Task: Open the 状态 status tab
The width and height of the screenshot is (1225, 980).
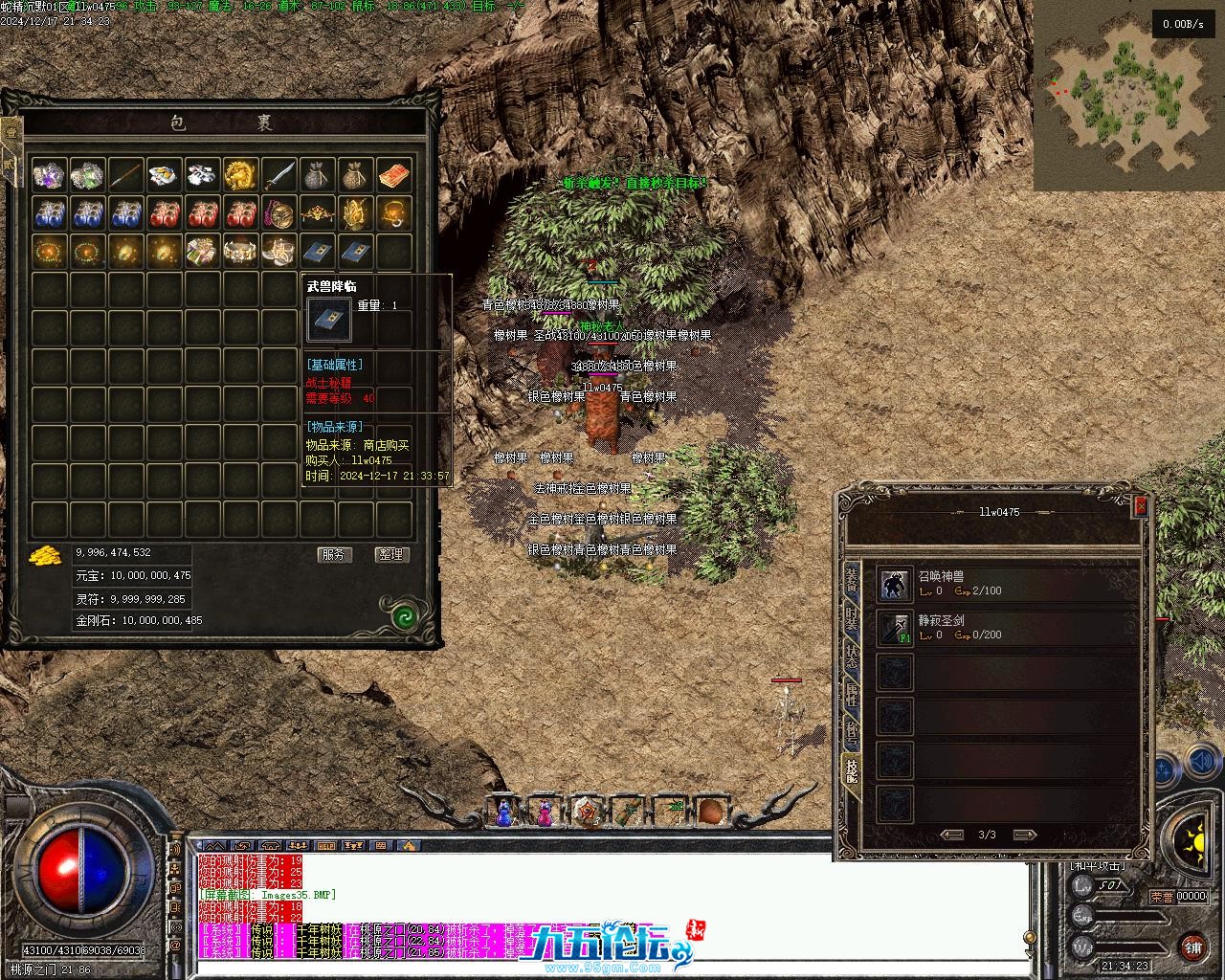Action: click(851, 657)
